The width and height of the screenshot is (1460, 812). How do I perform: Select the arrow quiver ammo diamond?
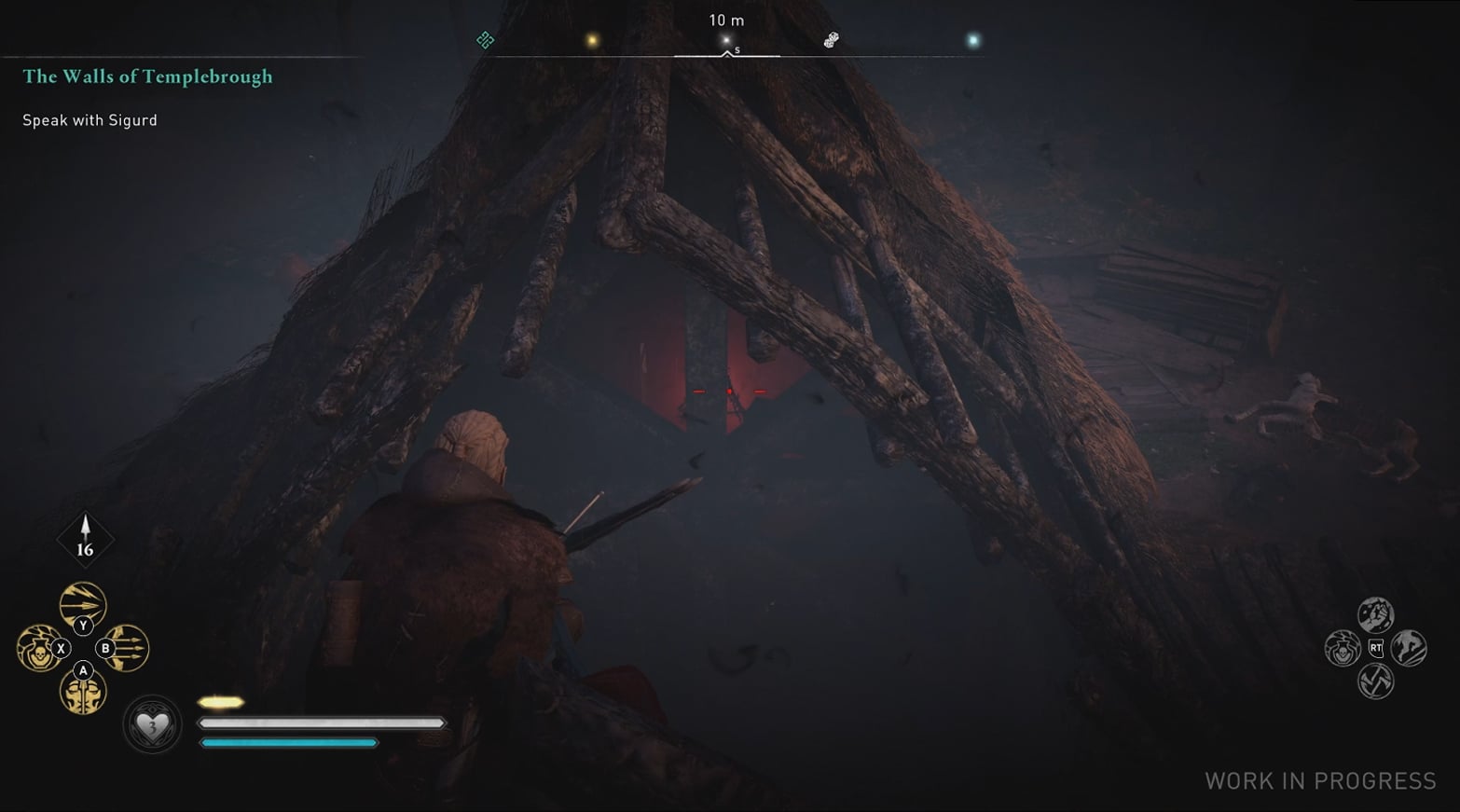pos(85,539)
